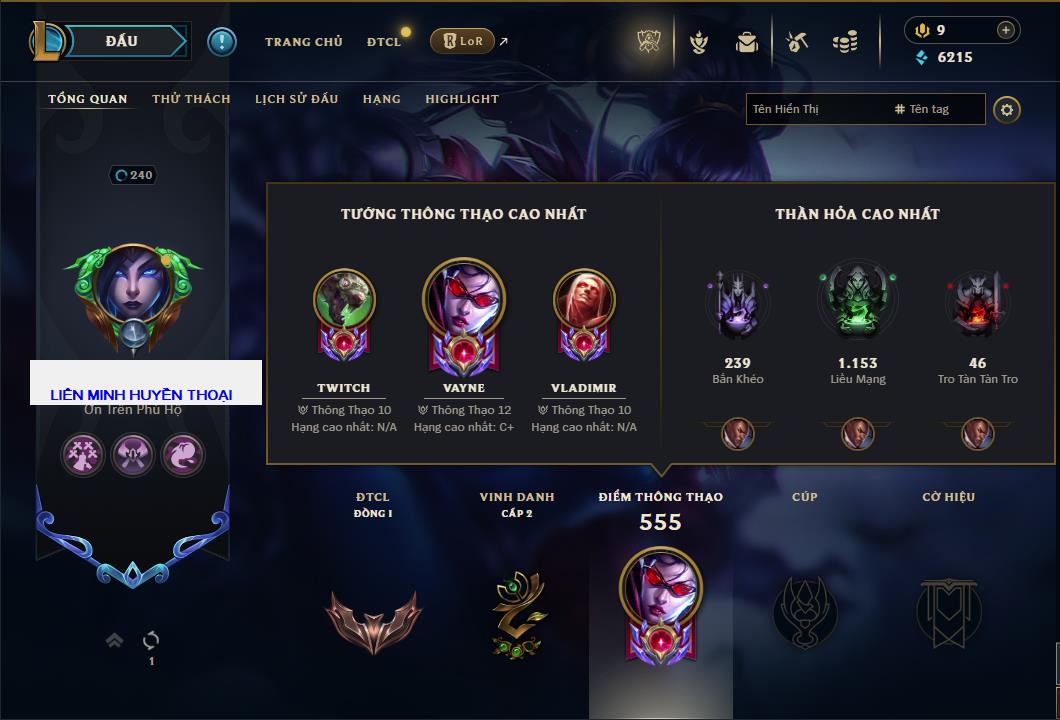Go to the ĐTCL game mode
The width and height of the screenshot is (1060, 720).
pos(383,42)
